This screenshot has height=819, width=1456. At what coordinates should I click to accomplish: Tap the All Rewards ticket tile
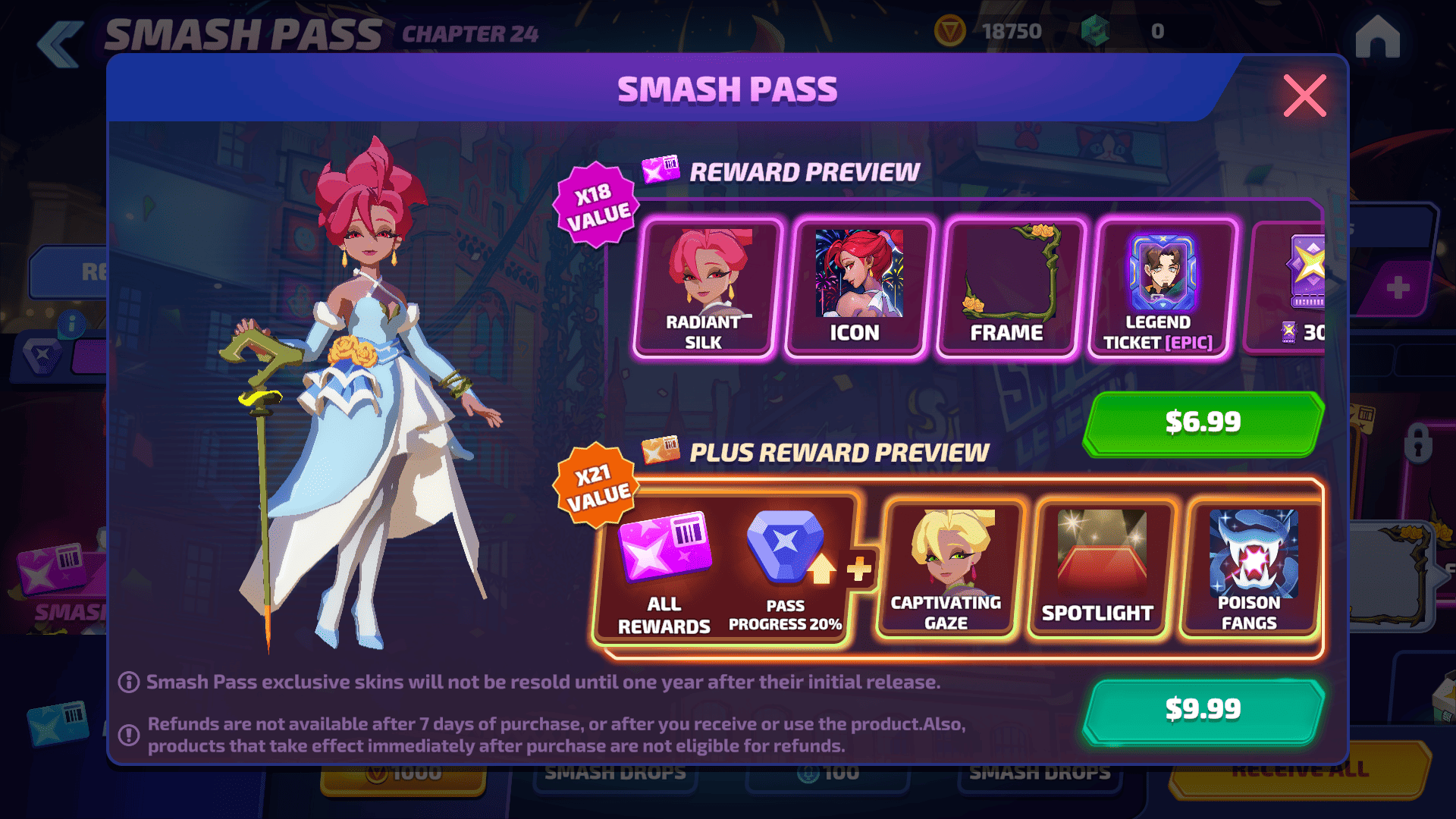tap(664, 570)
